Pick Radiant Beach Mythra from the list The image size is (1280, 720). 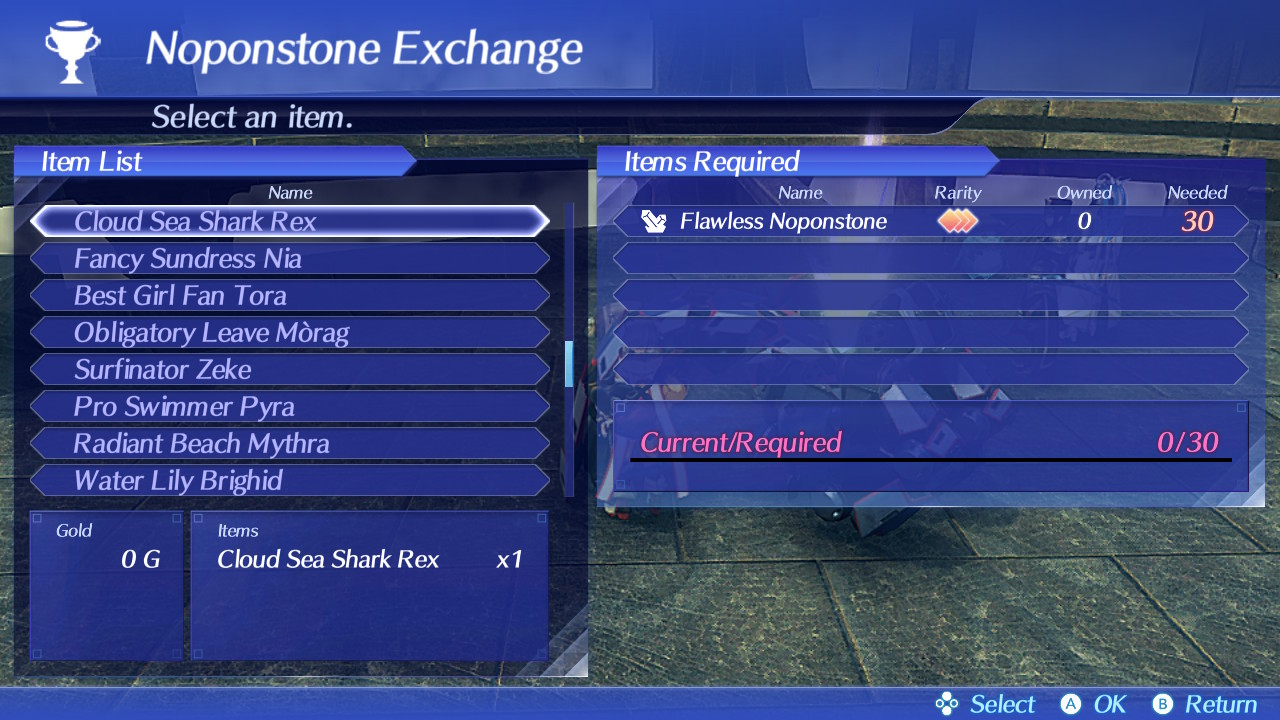(x=290, y=444)
